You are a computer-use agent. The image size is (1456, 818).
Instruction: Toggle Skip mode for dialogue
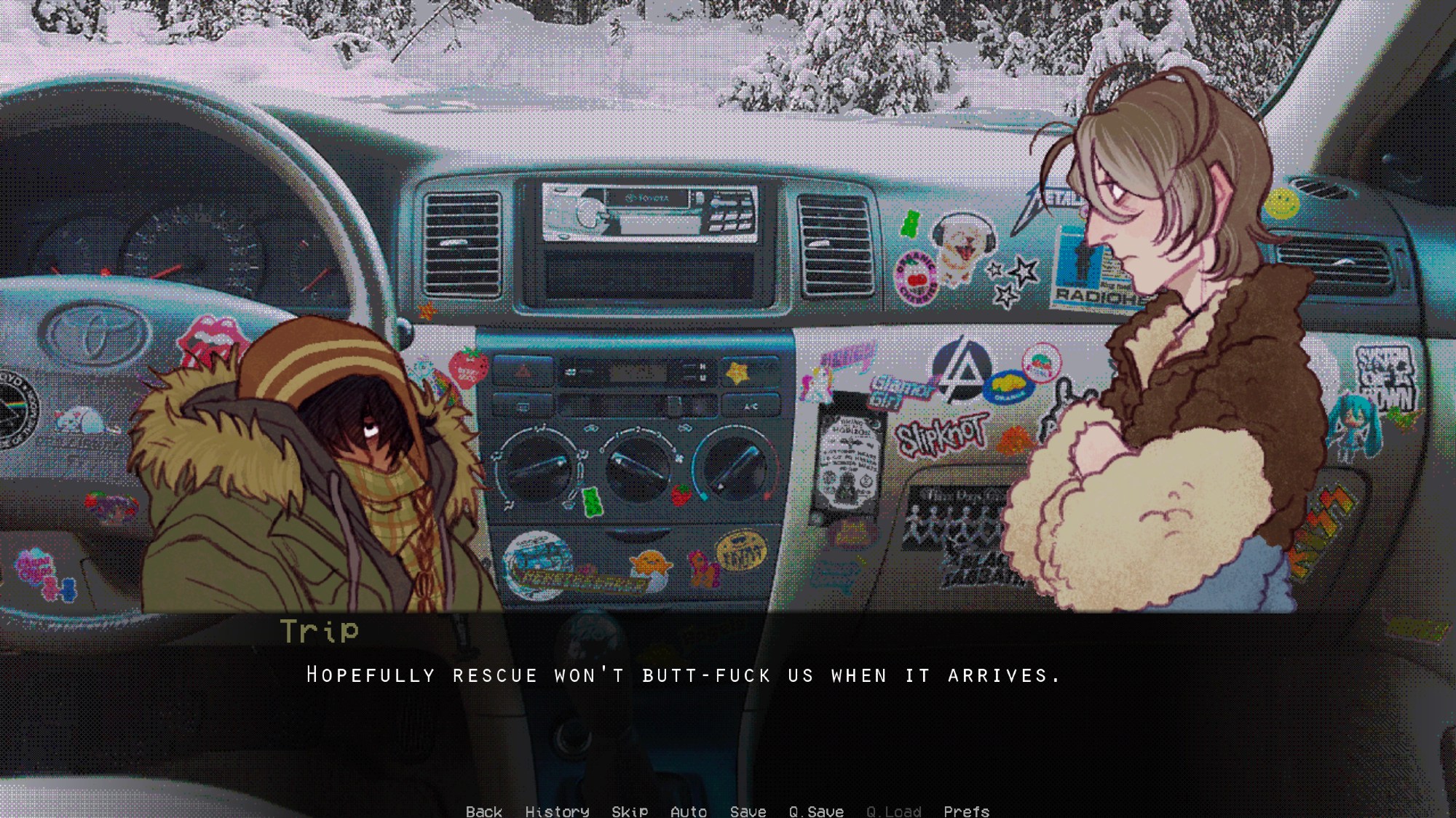pyautogui.click(x=630, y=810)
